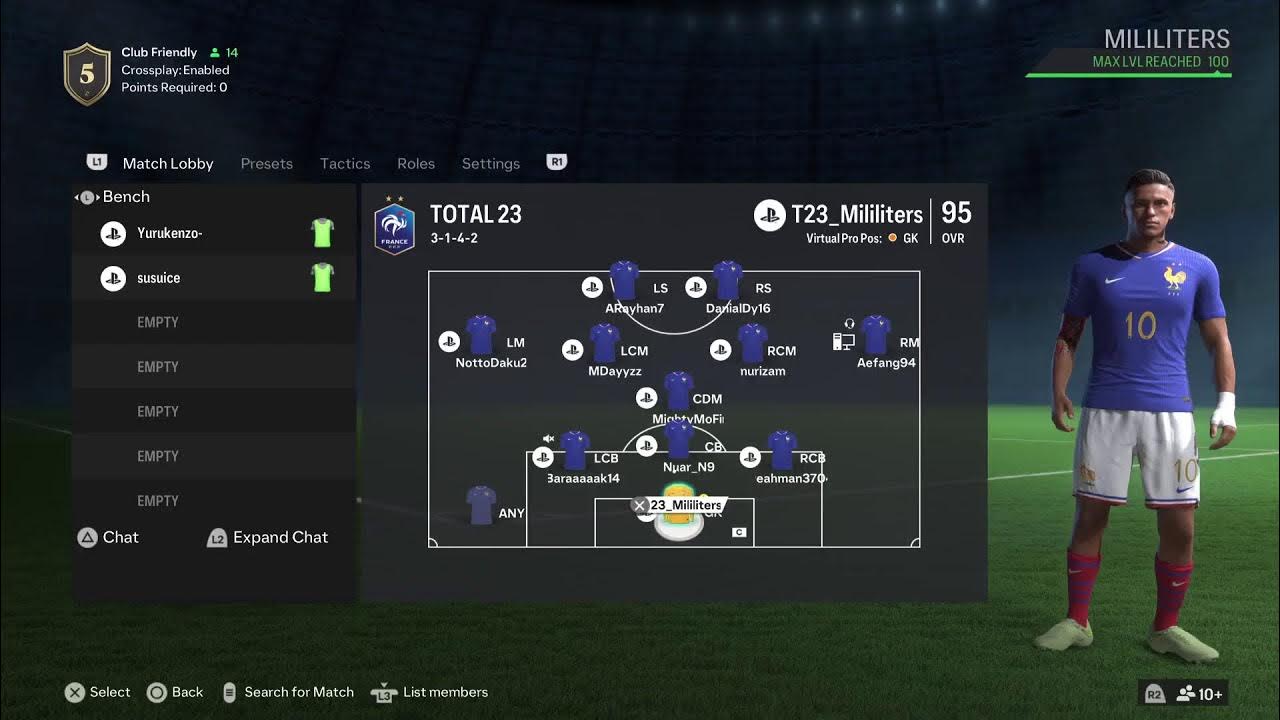1280x720 pixels.
Task: Pick the RS player DanialDy16
Action: [727, 283]
